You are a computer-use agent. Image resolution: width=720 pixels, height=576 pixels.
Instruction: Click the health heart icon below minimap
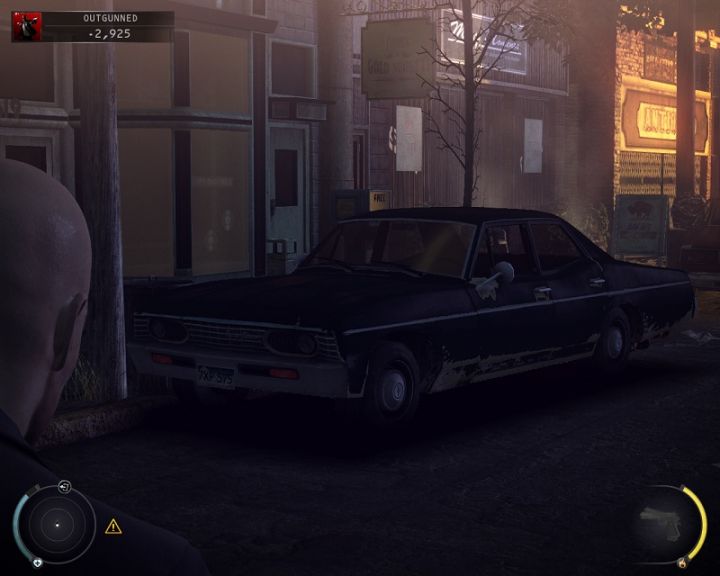(x=37, y=562)
